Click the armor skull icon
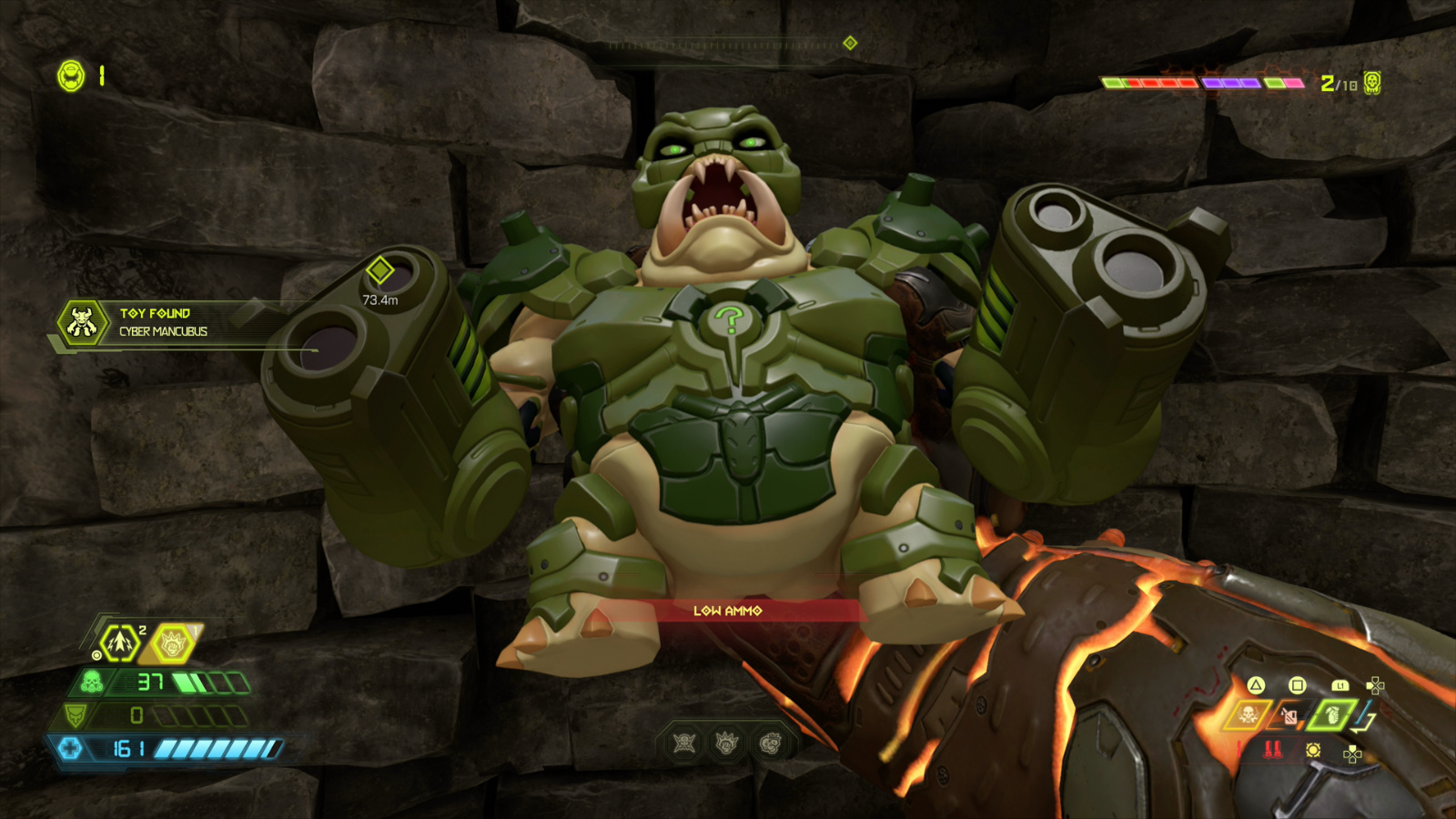This screenshot has width=1456, height=819. 75,716
